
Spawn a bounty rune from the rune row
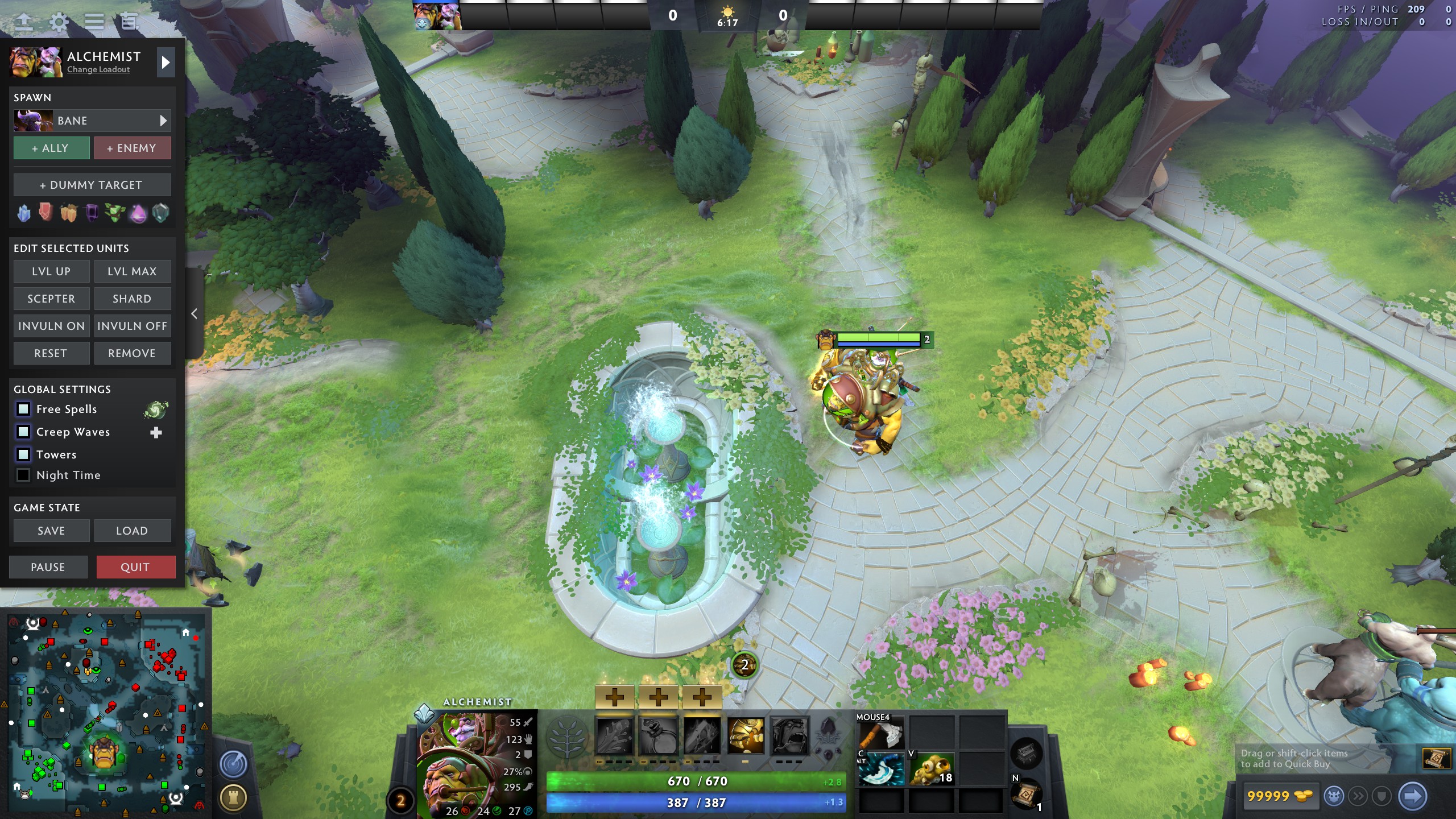tap(68, 213)
